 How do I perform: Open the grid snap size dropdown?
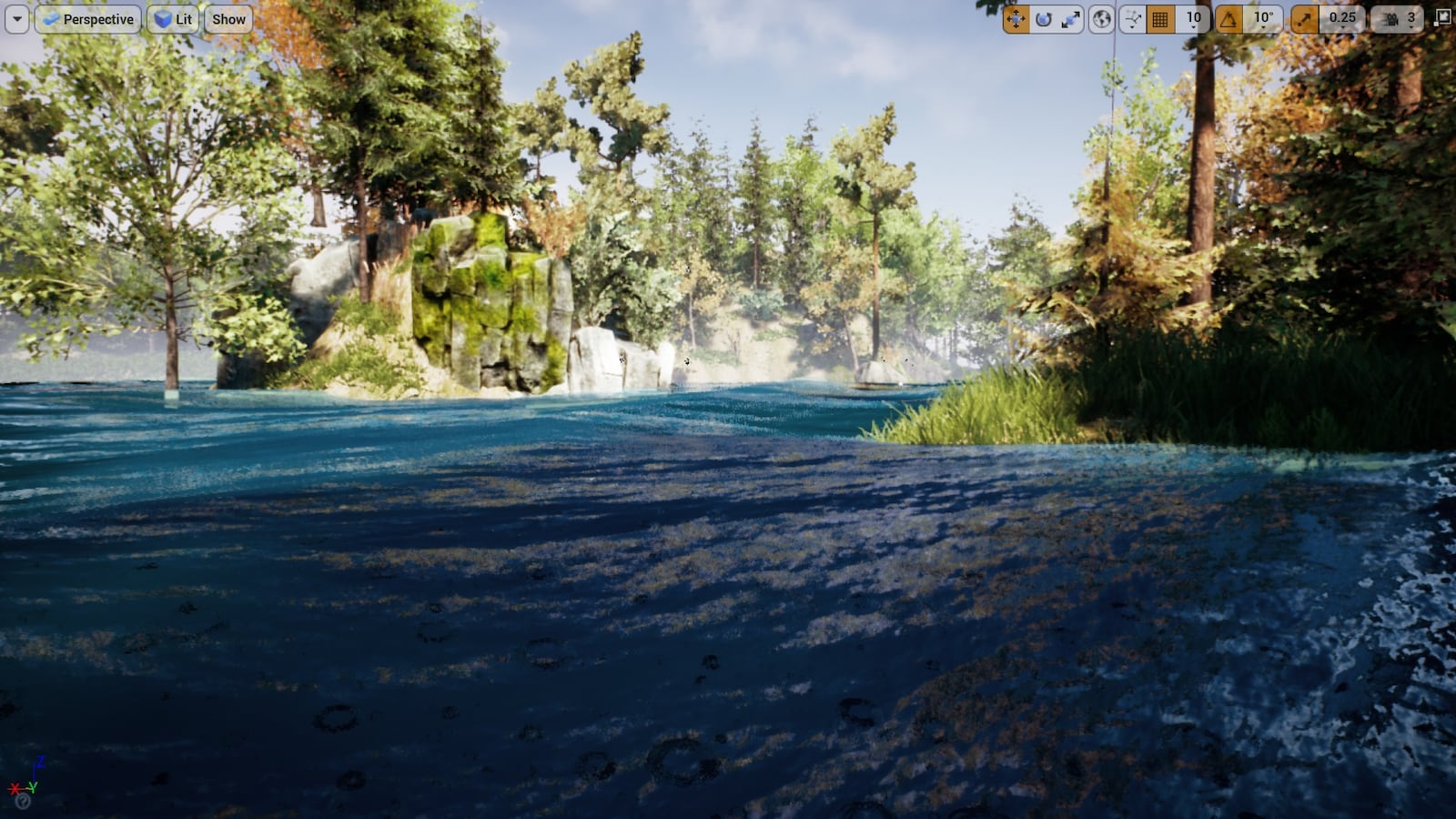(1193, 17)
